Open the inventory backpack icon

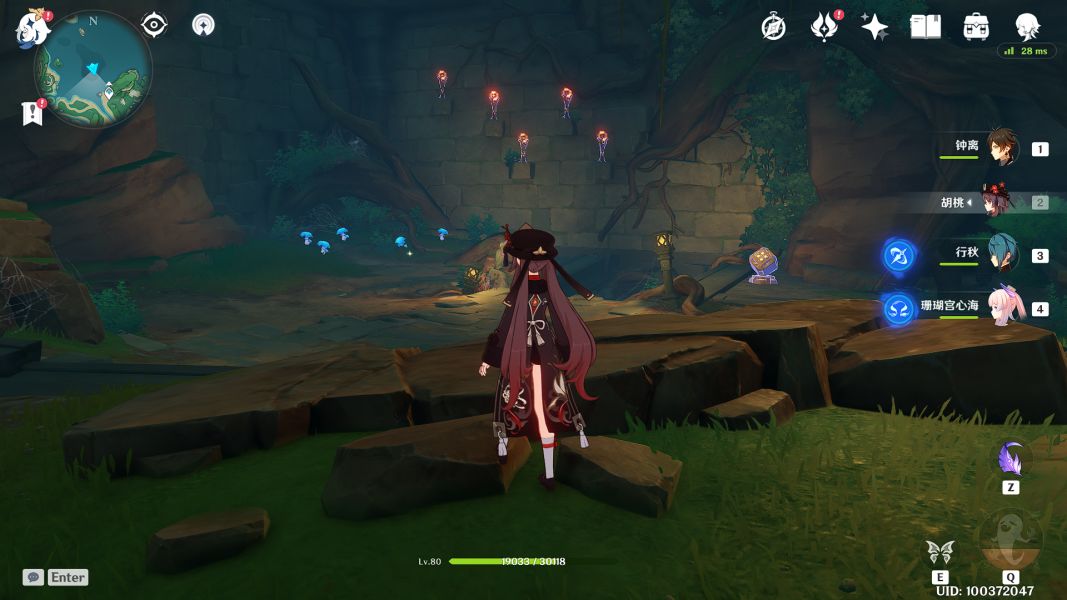pyautogui.click(x=976, y=27)
